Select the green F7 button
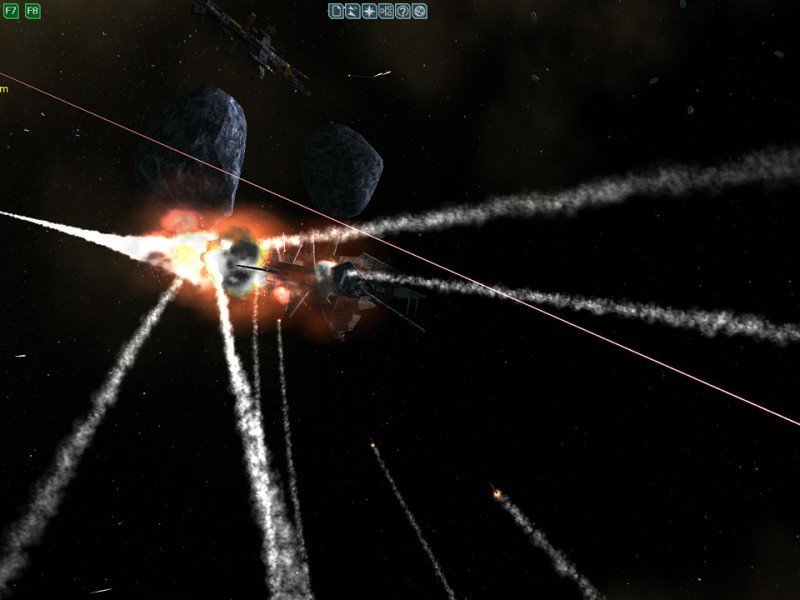Viewport: 800px width, 600px height. click(x=11, y=11)
